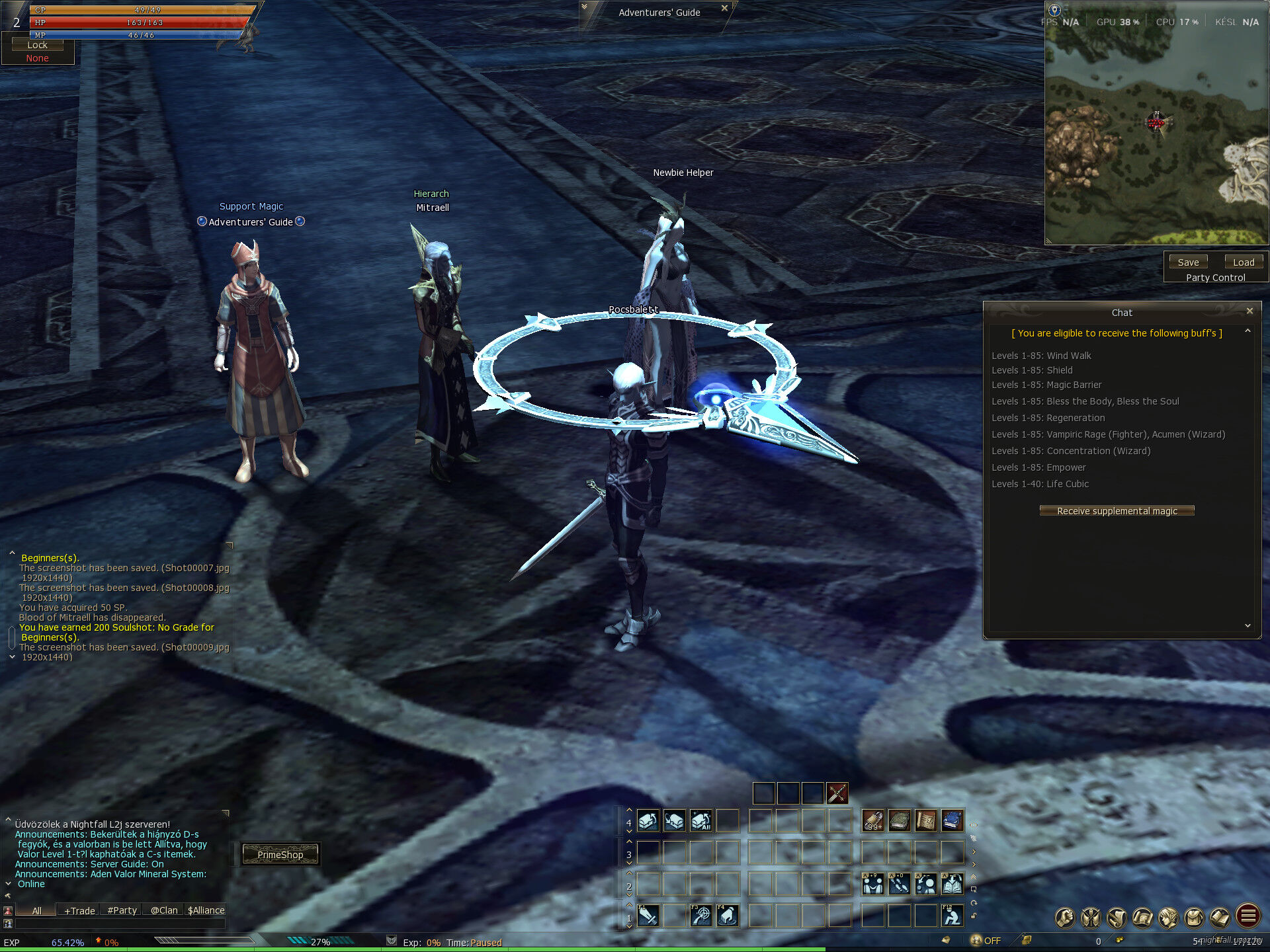Click the Load party control button
Image resolution: width=1270 pixels, height=952 pixels.
pyautogui.click(x=1244, y=262)
